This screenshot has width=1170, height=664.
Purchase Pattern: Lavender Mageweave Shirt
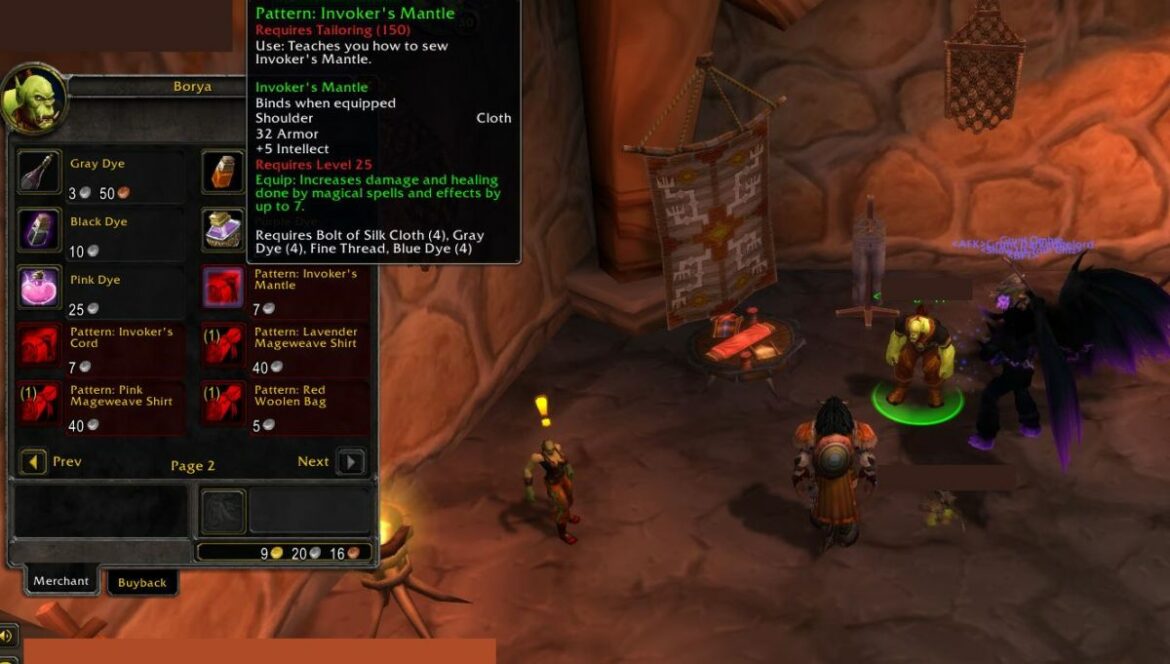click(x=222, y=346)
